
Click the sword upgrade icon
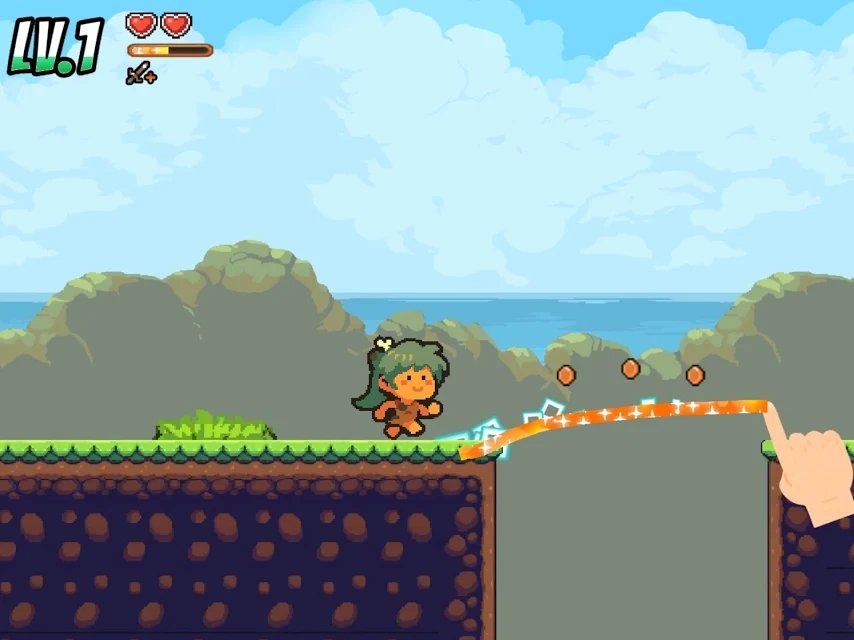141,73
